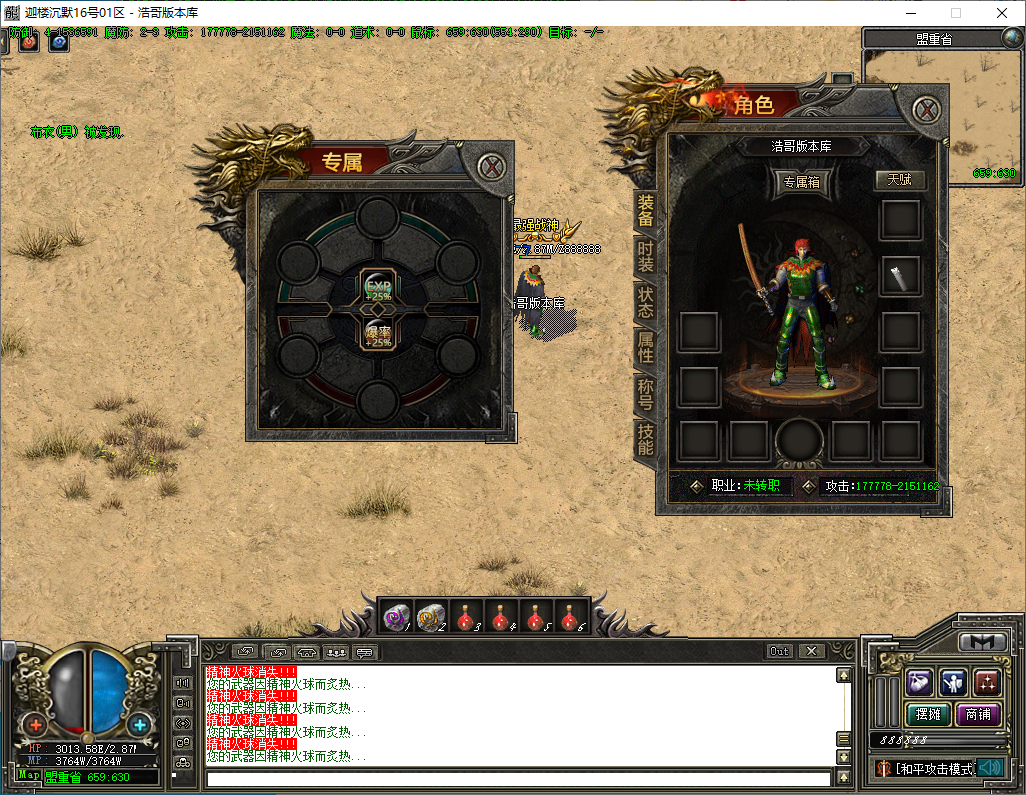Toggle the speaker sound icon
Viewport: 1026px width, 795px height.
[989, 768]
